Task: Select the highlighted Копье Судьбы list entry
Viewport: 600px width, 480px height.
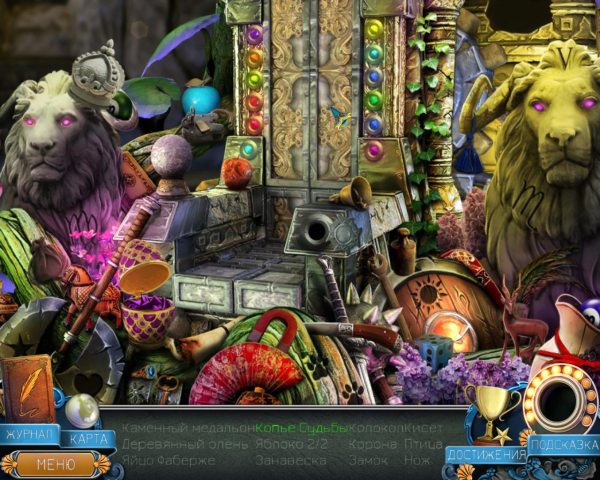Action: click(301, 428)
